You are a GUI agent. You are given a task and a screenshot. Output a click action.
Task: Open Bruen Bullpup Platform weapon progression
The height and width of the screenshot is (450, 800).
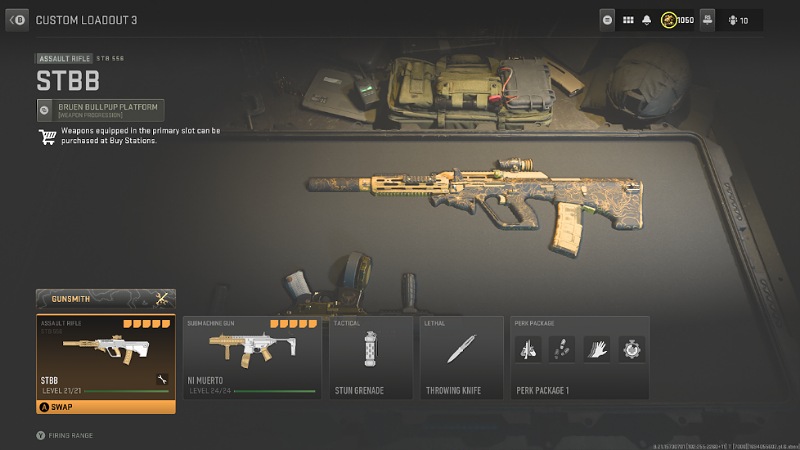[100, 110]
